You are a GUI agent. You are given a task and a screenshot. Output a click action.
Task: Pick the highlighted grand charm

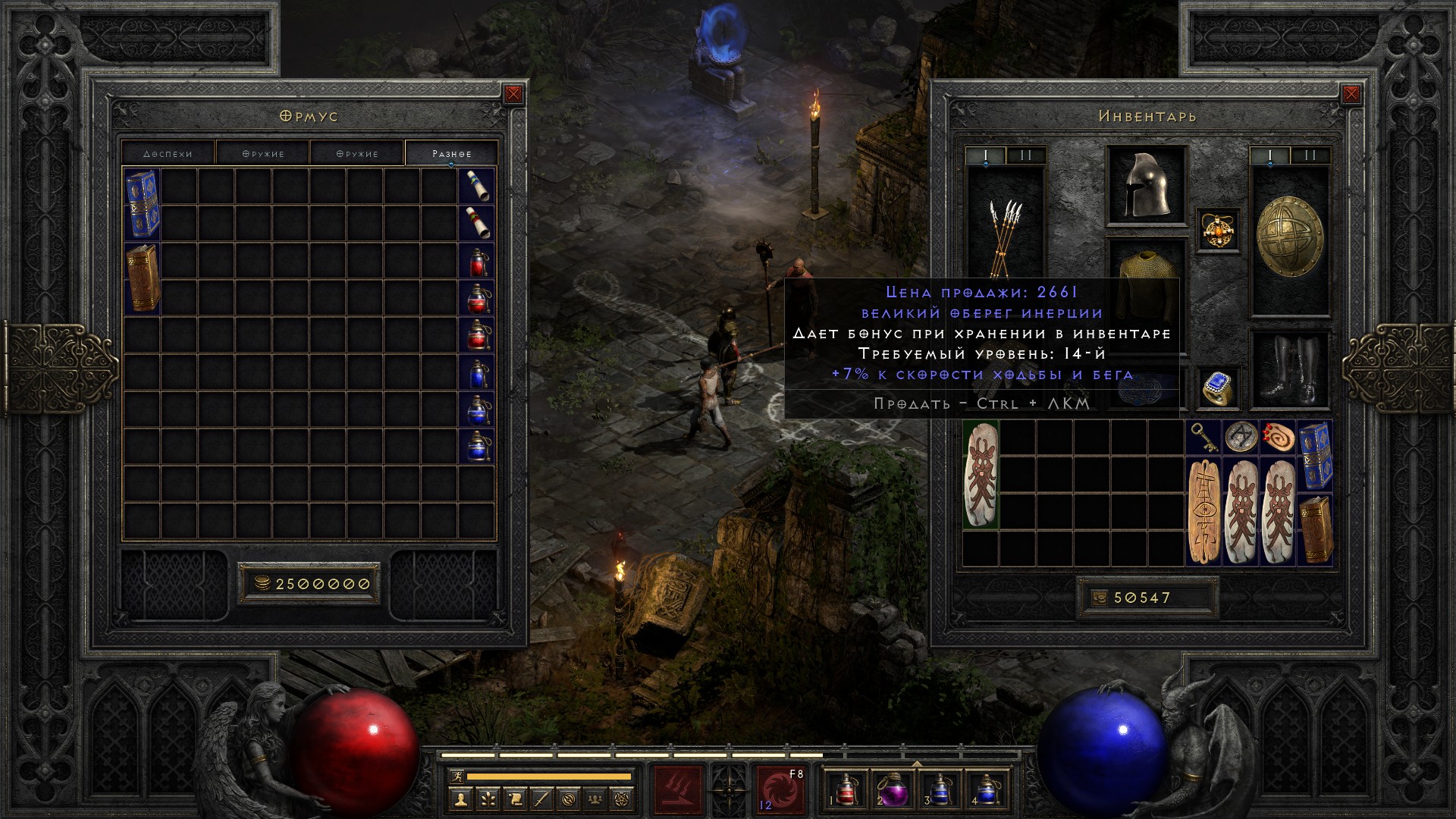click(x=981, y=474)
